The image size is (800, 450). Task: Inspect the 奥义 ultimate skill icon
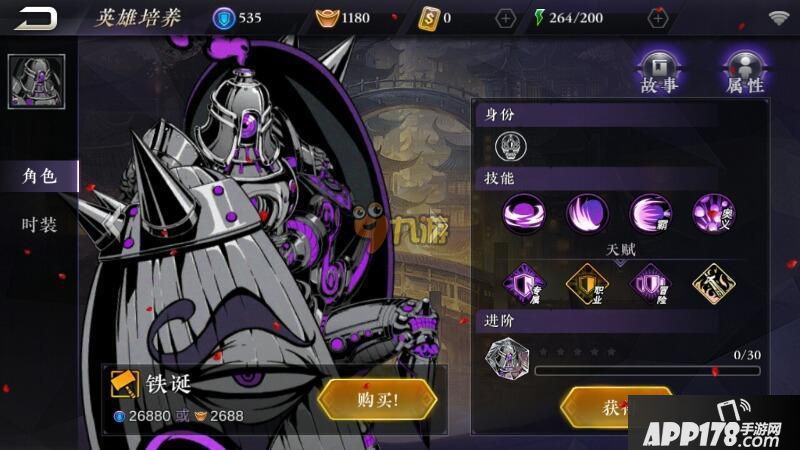click(713, 212)
